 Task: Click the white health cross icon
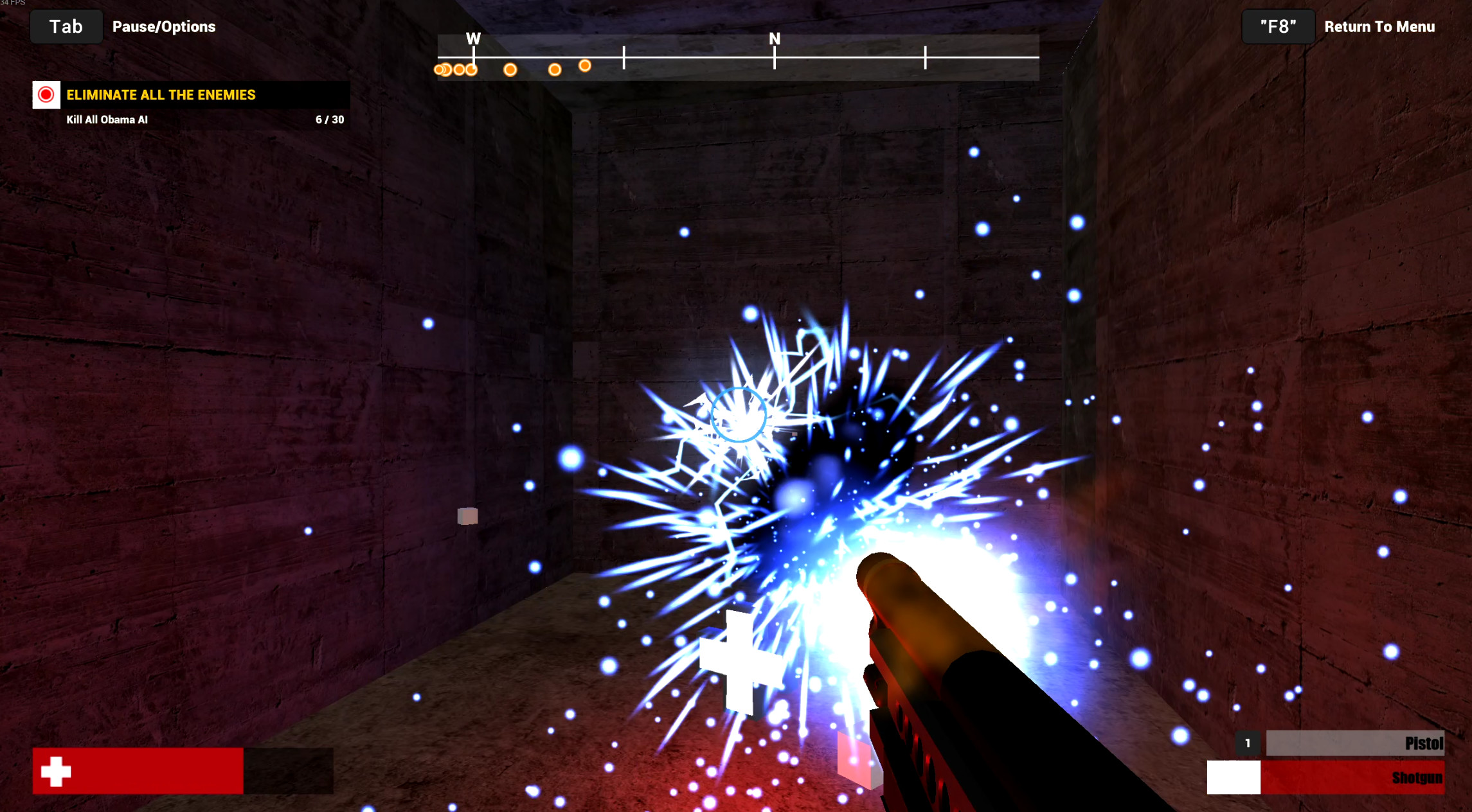(x=55, y=770)
